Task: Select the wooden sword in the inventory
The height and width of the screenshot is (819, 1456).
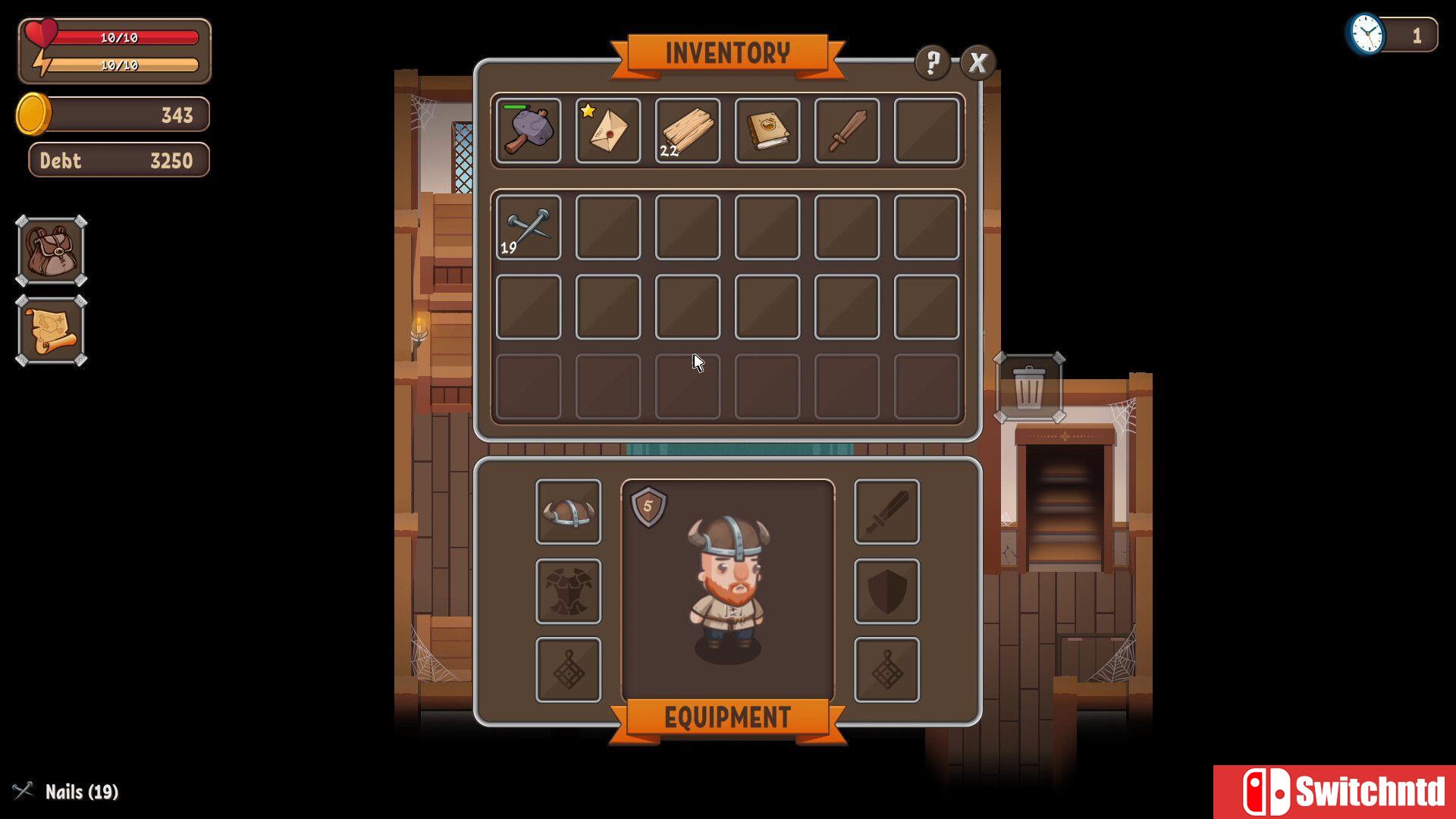Action: pyautogui.click(x=847, y=130)
